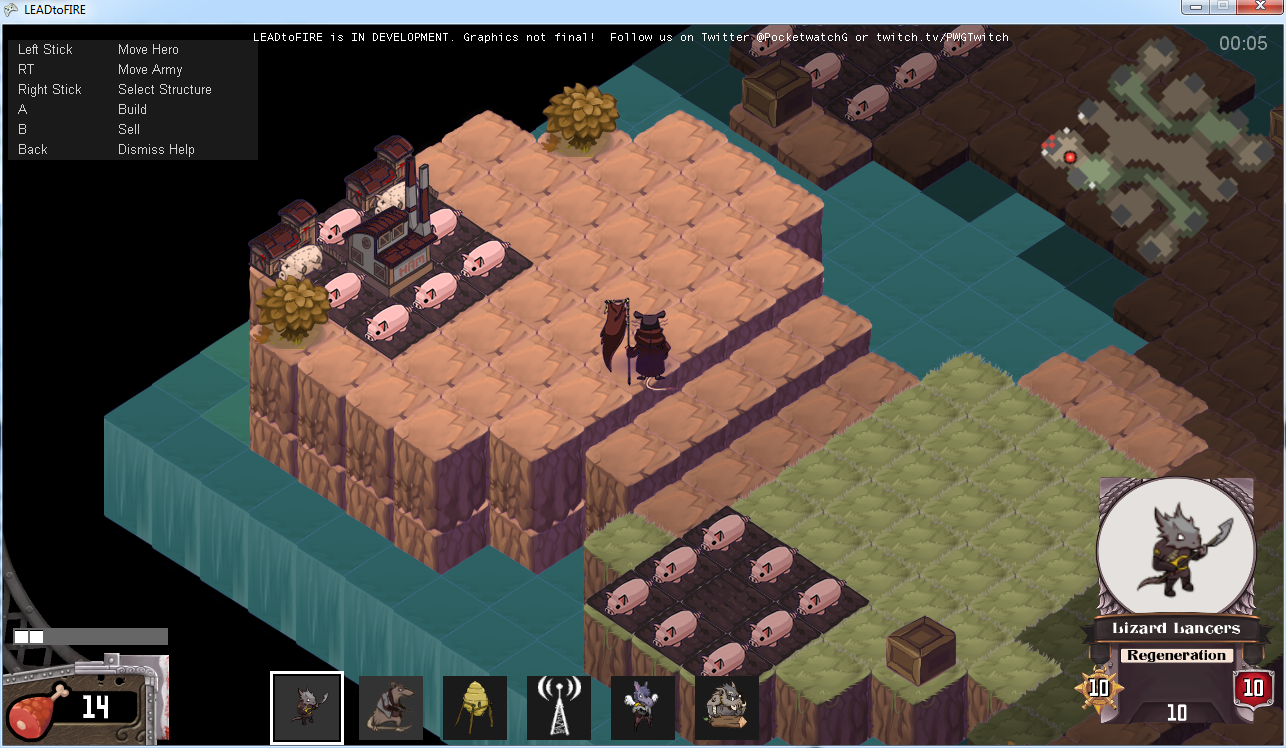
Task: Pick the radio tower structure slot
Action: point(559,707)
